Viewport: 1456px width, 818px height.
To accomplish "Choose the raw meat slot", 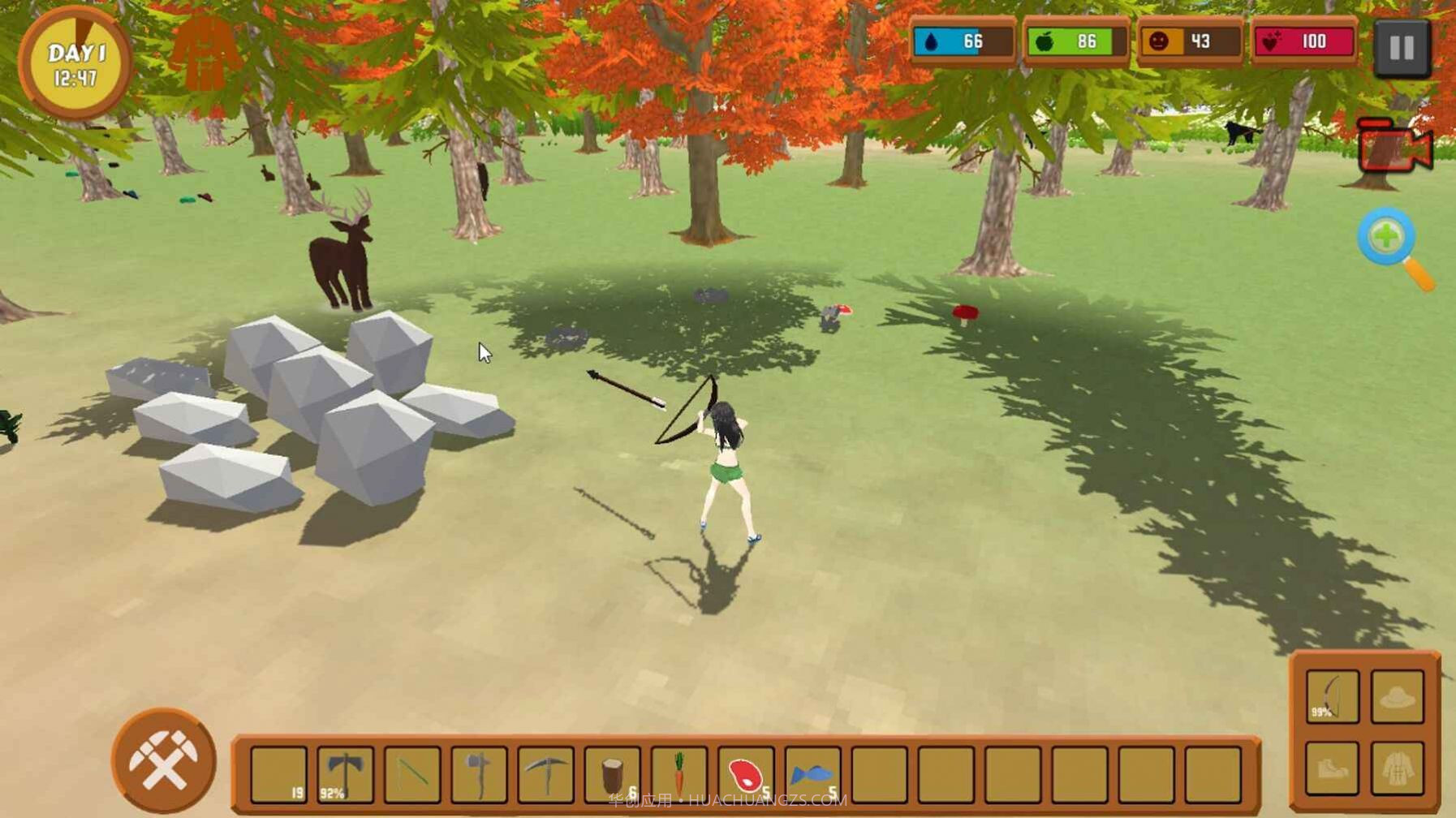I will click(746, 773).
